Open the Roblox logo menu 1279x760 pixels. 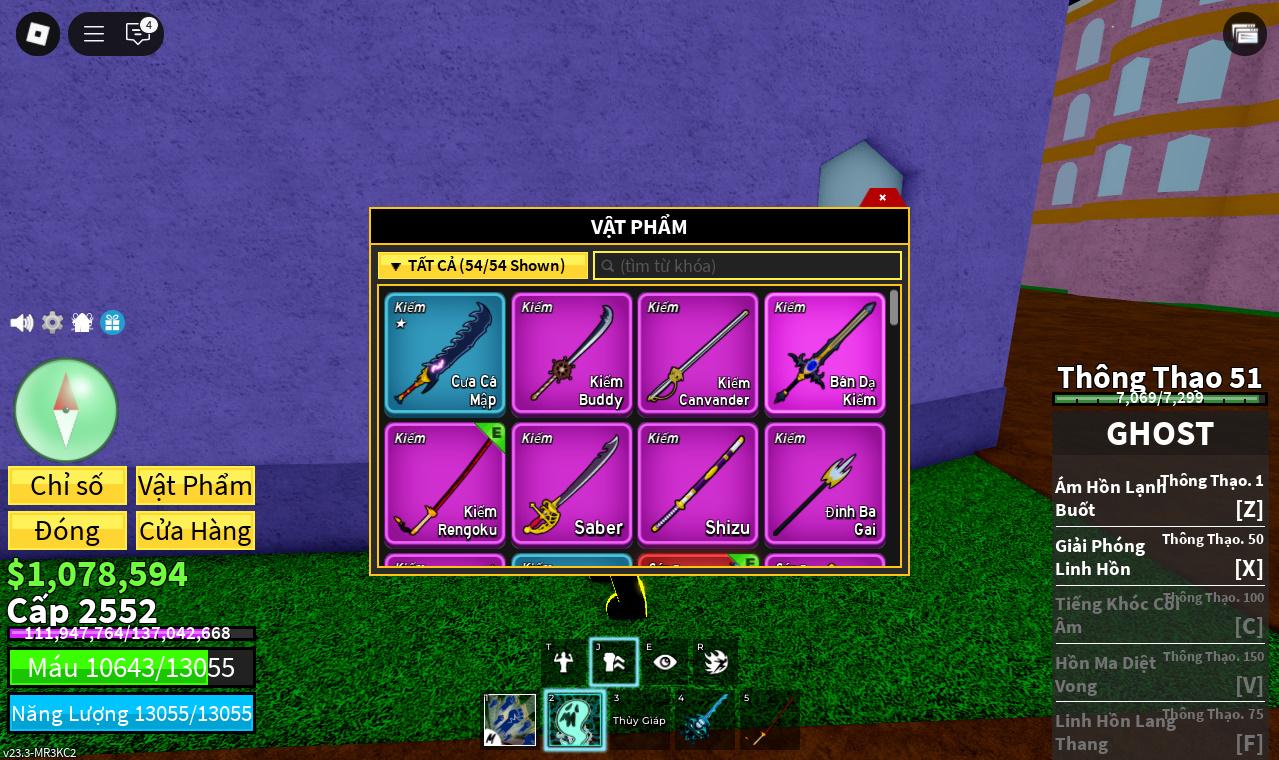pos(38,34)
